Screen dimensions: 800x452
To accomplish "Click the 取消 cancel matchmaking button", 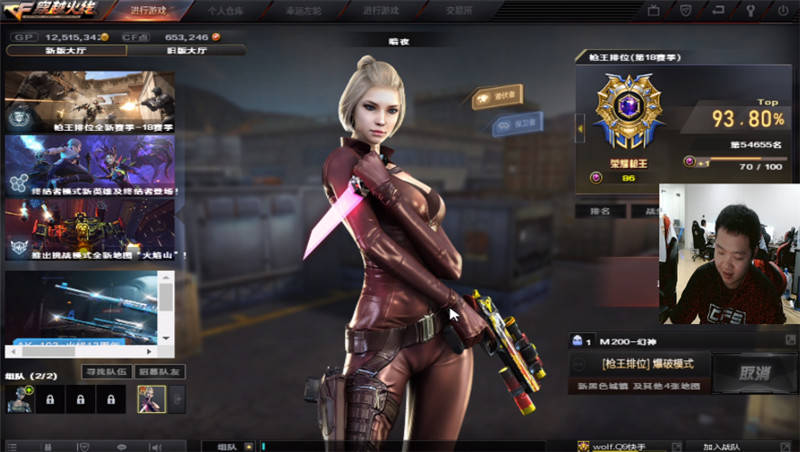I will pos(755,373).
